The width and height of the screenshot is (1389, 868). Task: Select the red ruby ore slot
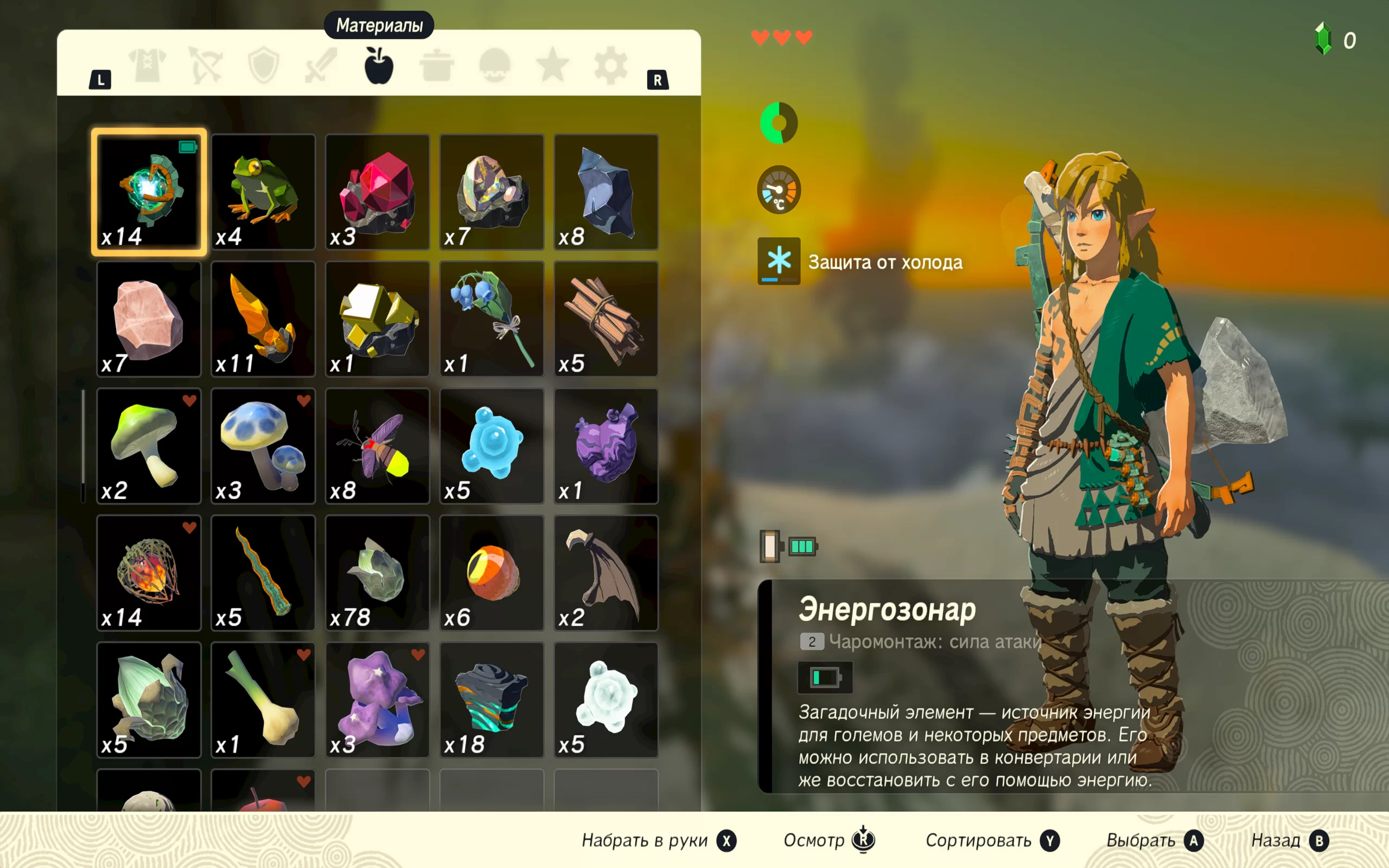(377, 192)
